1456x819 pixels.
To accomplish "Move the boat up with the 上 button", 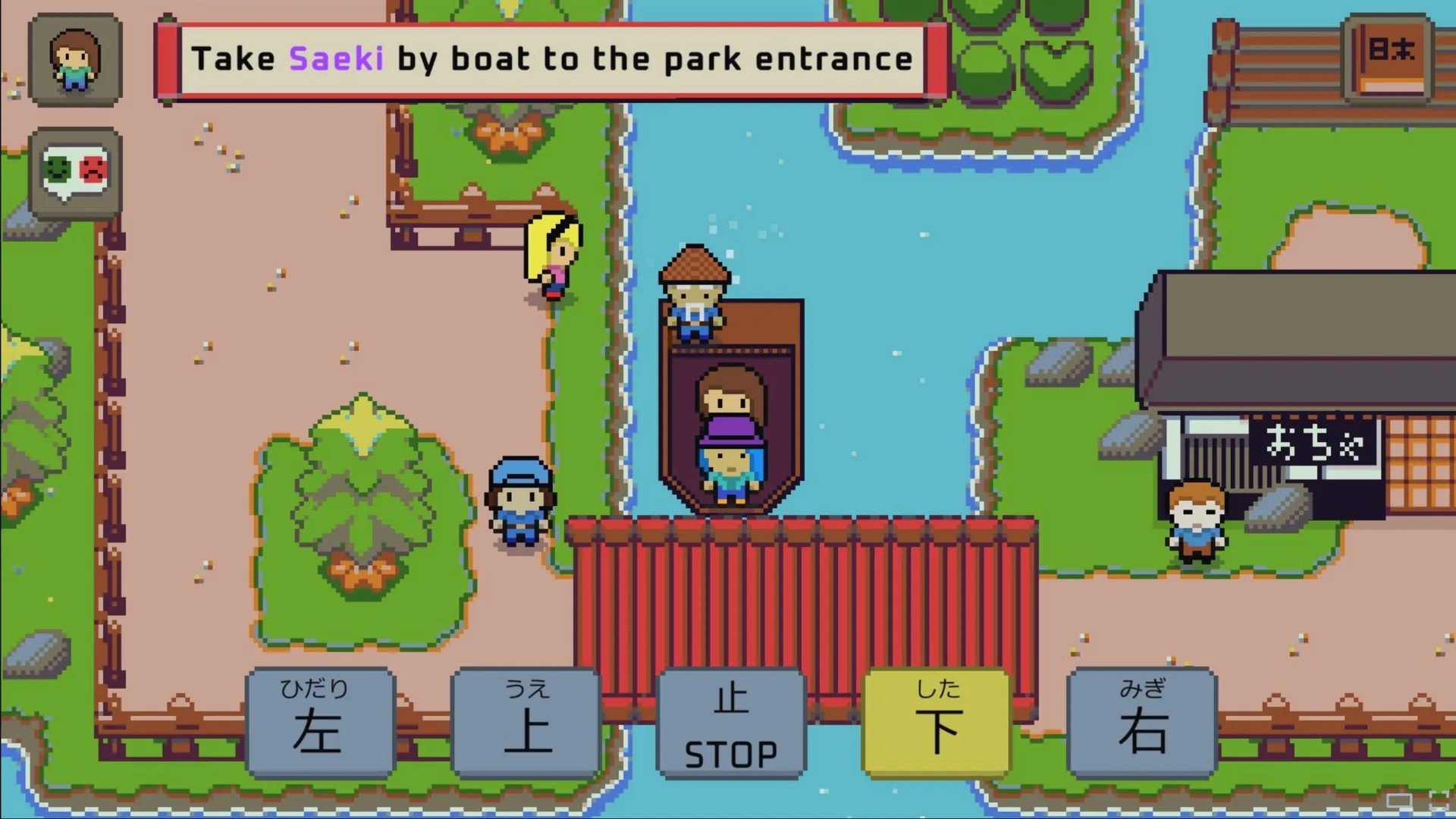I will click(526, 723).
